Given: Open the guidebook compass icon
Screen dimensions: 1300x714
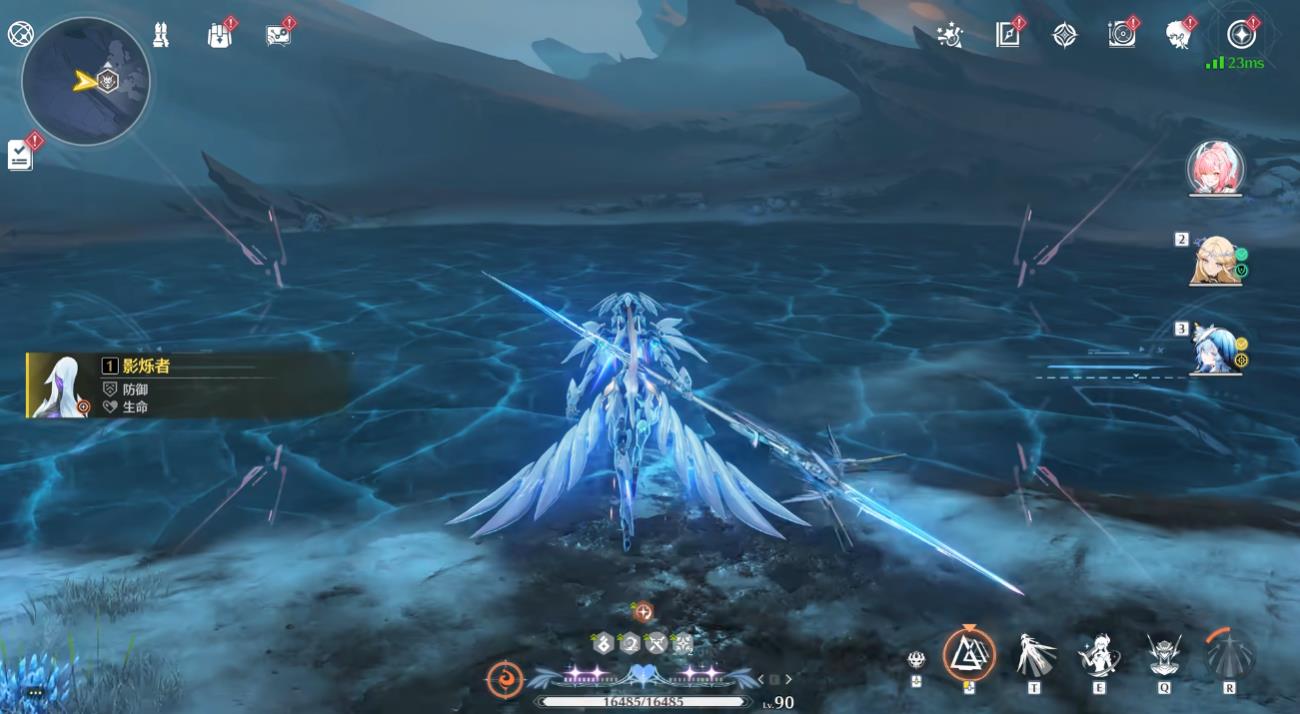Looking at the screenshot, I should pyautogui.click(x=1007, y=35).
